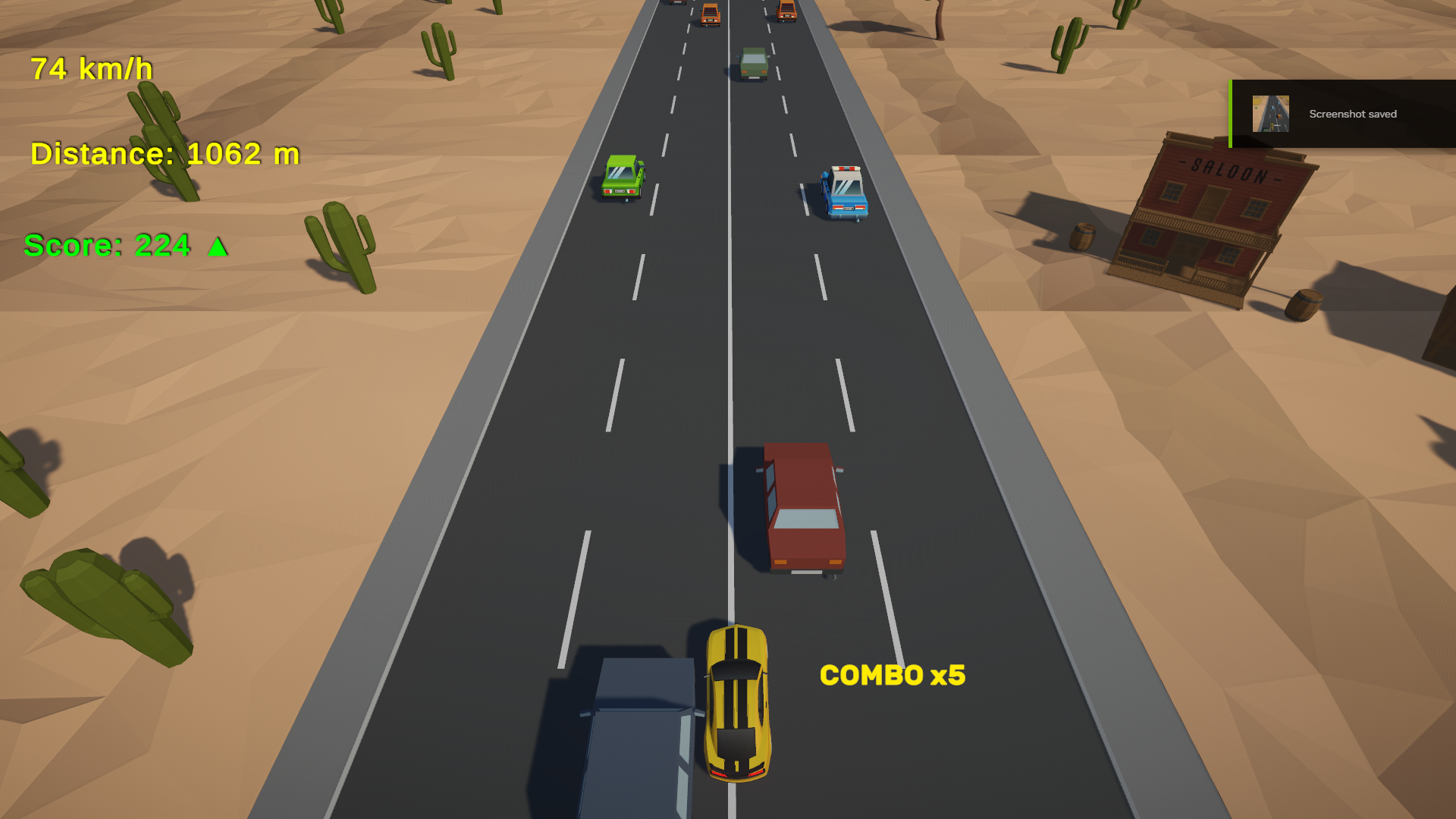Open the screenshot preview thumbnail
Screen dimensions: 1456x819
click(x=1270, y=114)
